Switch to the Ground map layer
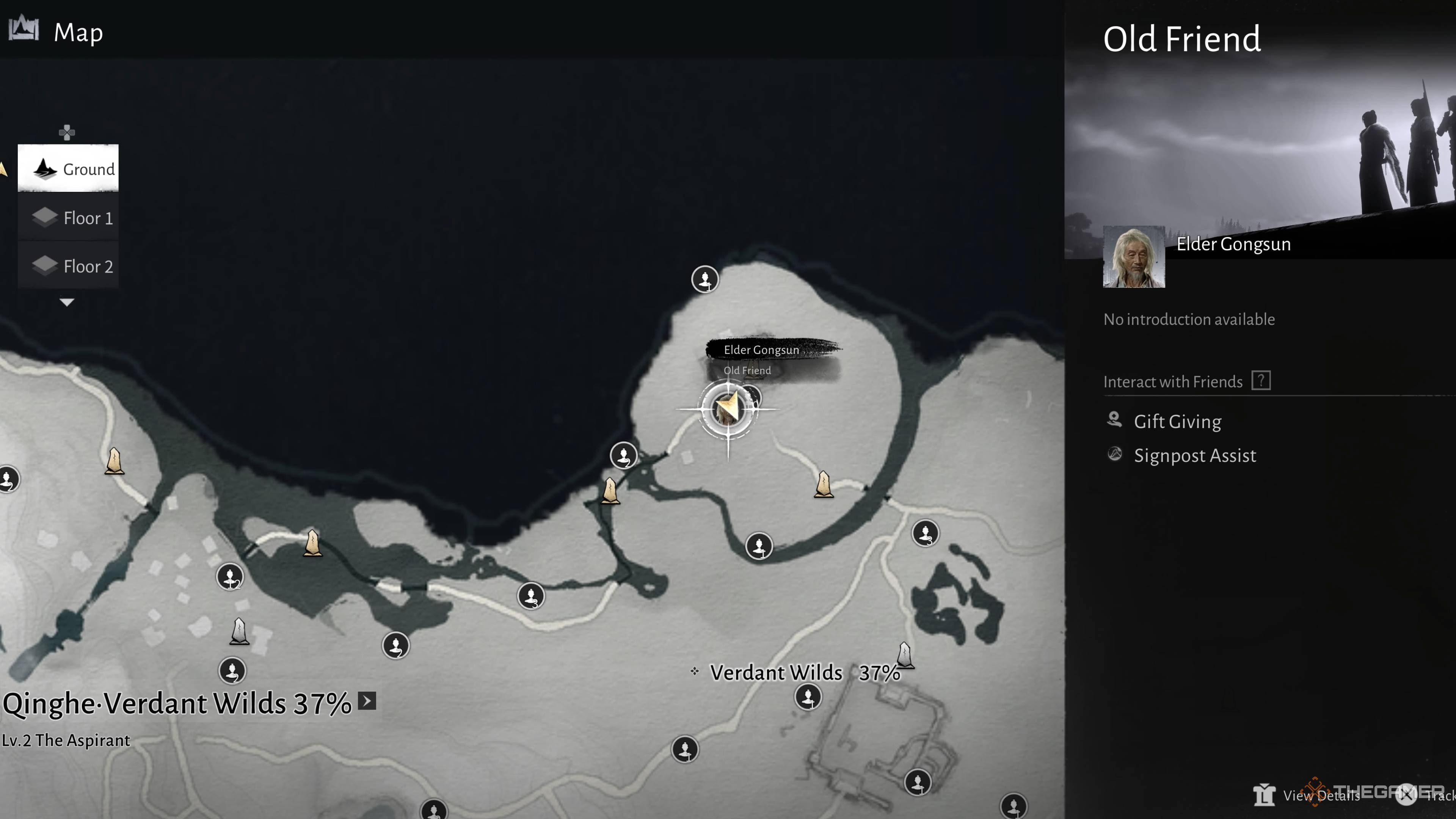 pyautogui.click(x=68, y=168)
